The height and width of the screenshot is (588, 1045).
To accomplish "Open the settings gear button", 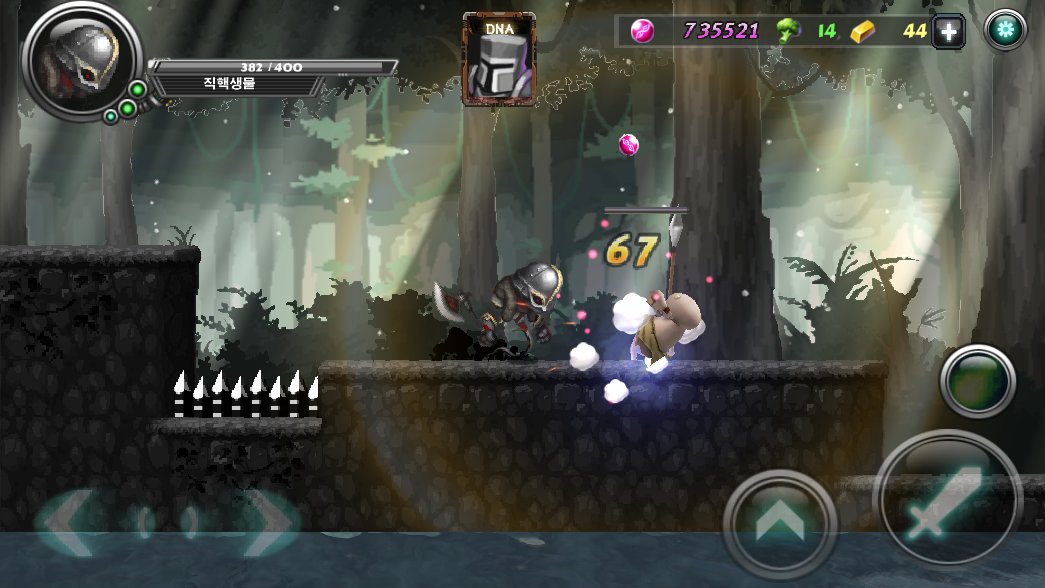I will [x=1006, y=31].
